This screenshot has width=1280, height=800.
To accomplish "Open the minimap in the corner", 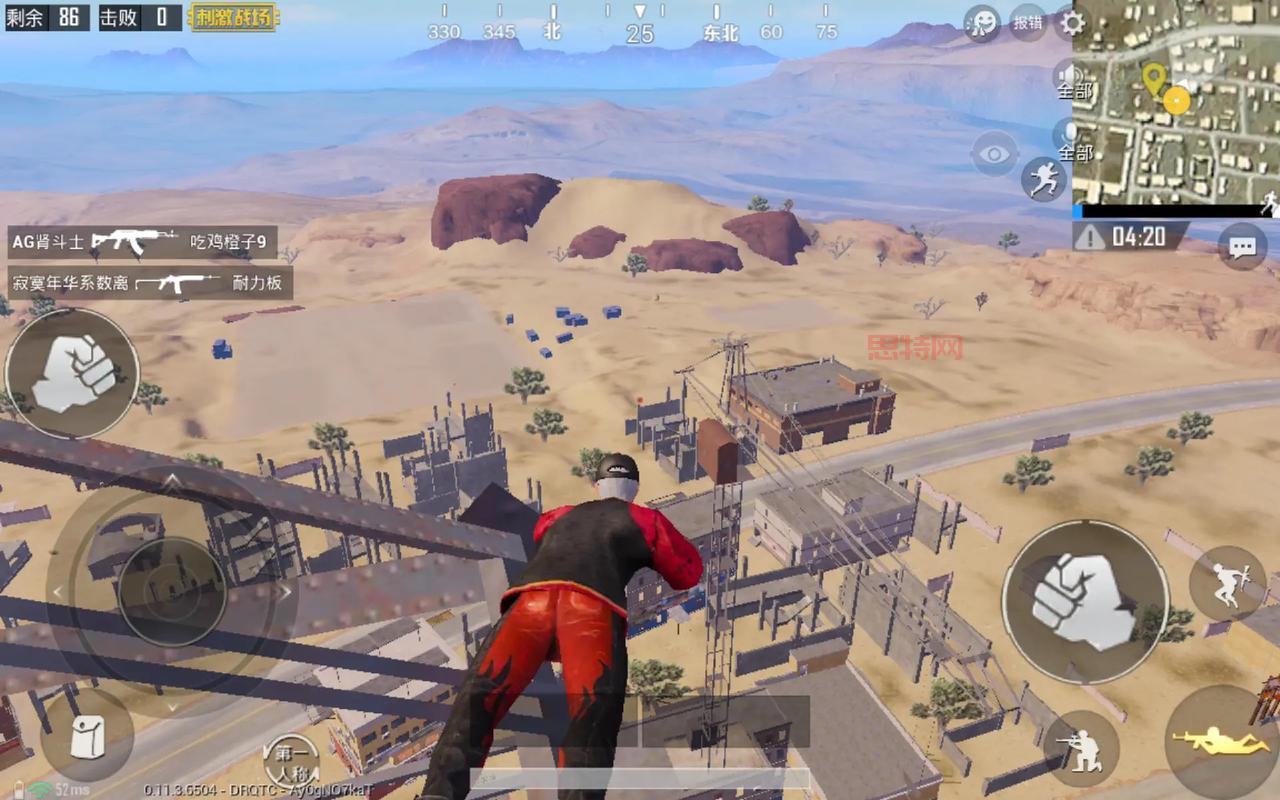I will [1176, 102].
